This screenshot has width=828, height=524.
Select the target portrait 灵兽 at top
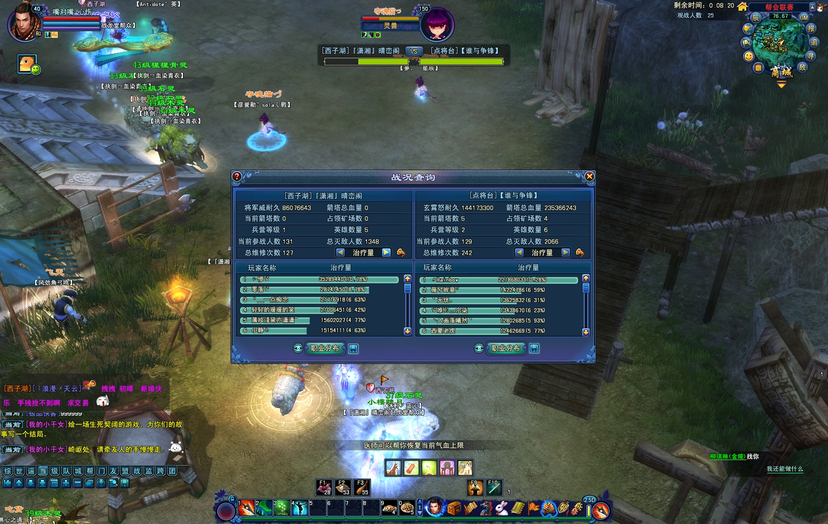436,22
